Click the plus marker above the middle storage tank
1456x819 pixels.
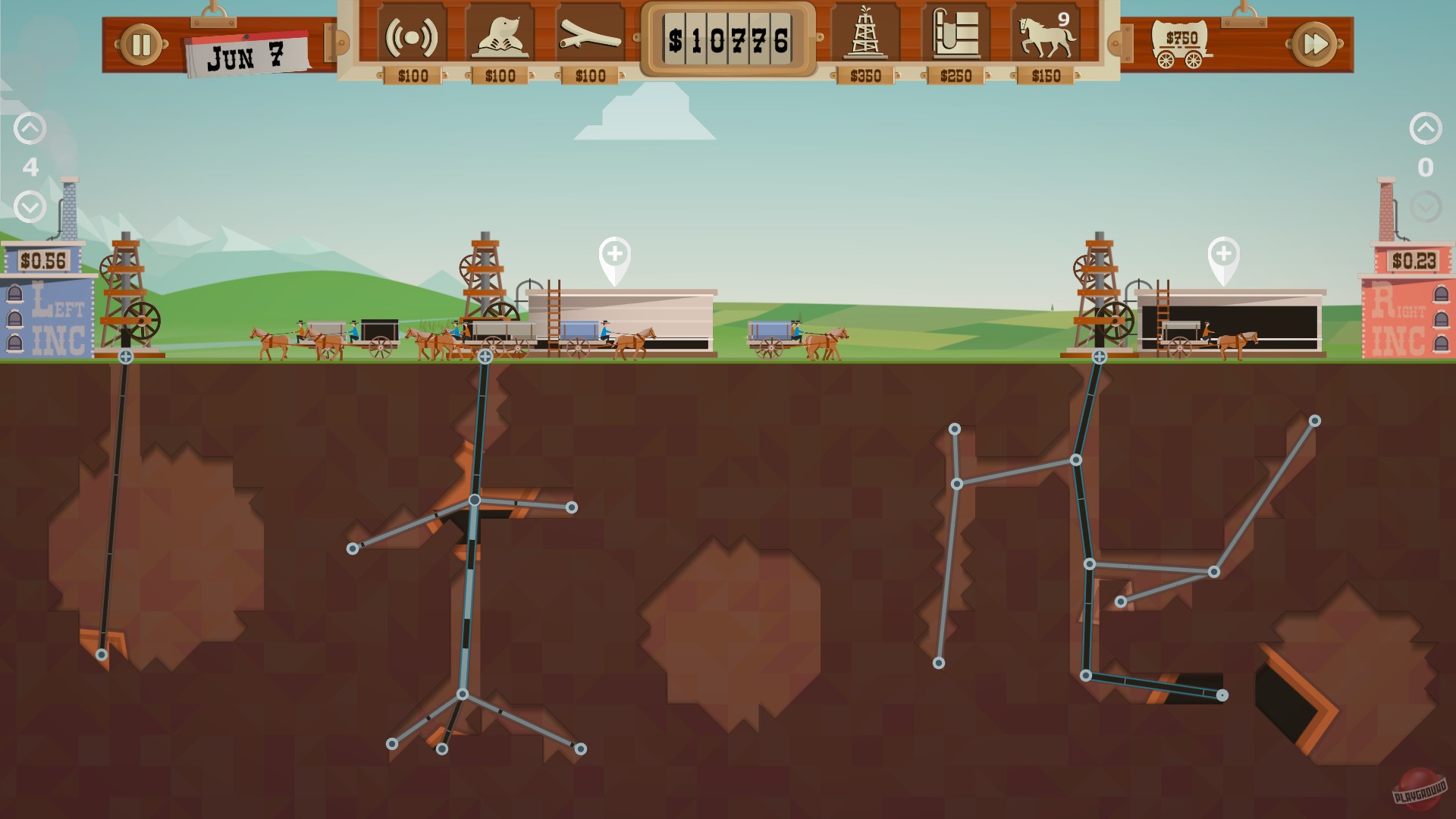(615, 256)
